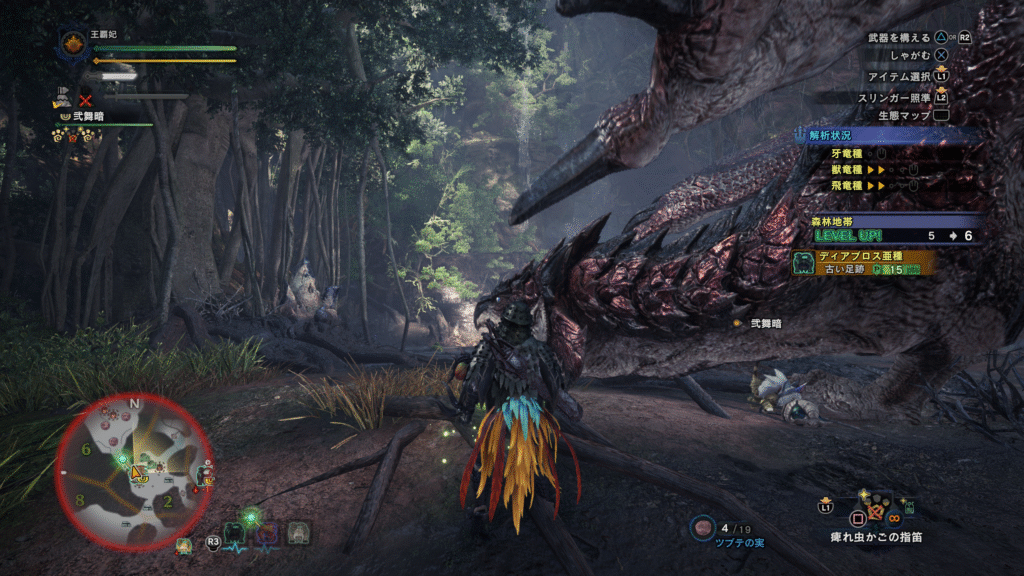
Task: Click the glowing green scoutfly marker on minimap
Action: [x=122, y=459]
